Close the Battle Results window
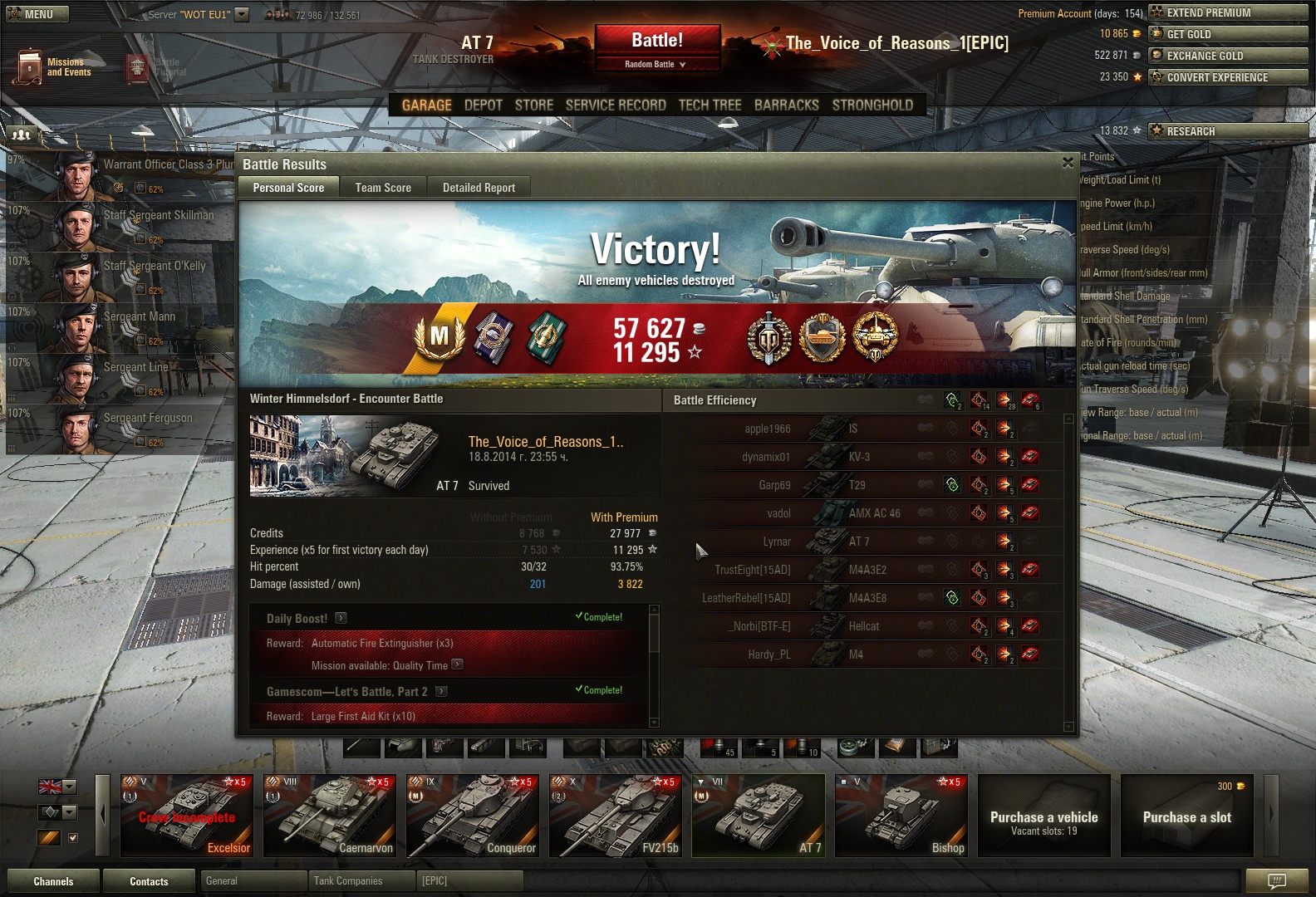1316x897 pixels. coord(1068,163)
